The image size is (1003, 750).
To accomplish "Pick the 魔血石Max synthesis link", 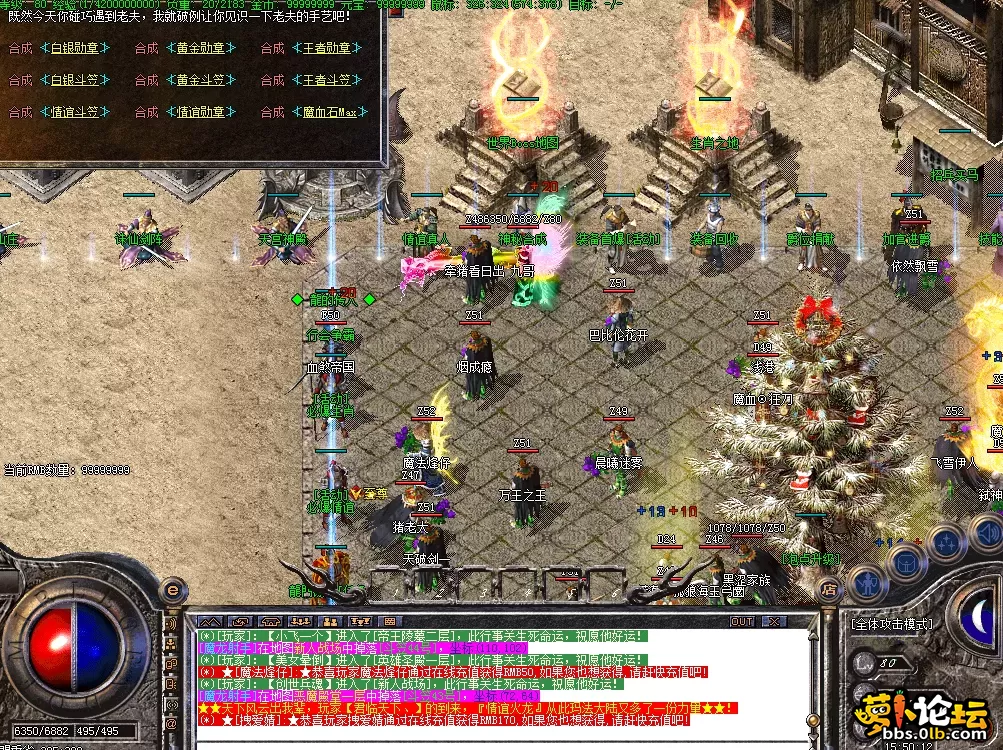I will [327, 112].
